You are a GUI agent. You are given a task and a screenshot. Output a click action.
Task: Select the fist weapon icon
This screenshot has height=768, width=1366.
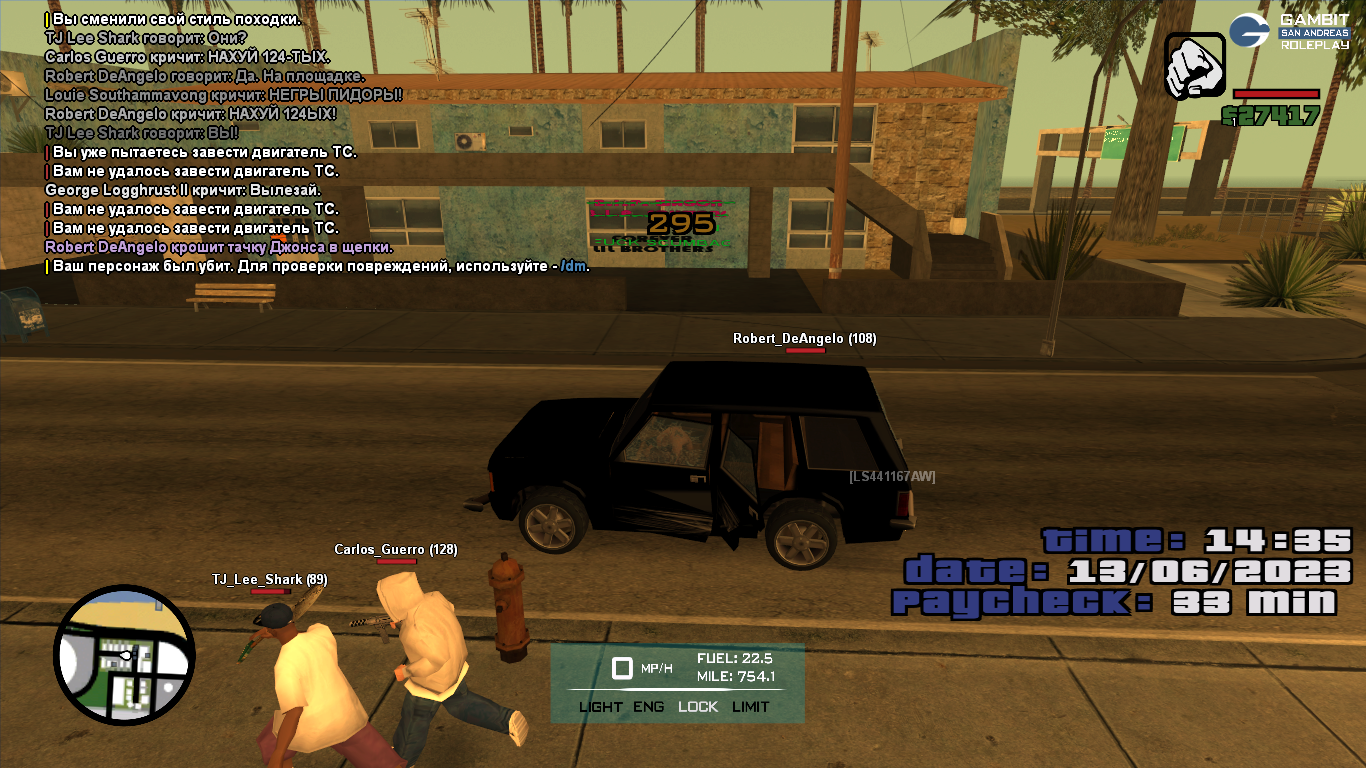click(1195, 66)
